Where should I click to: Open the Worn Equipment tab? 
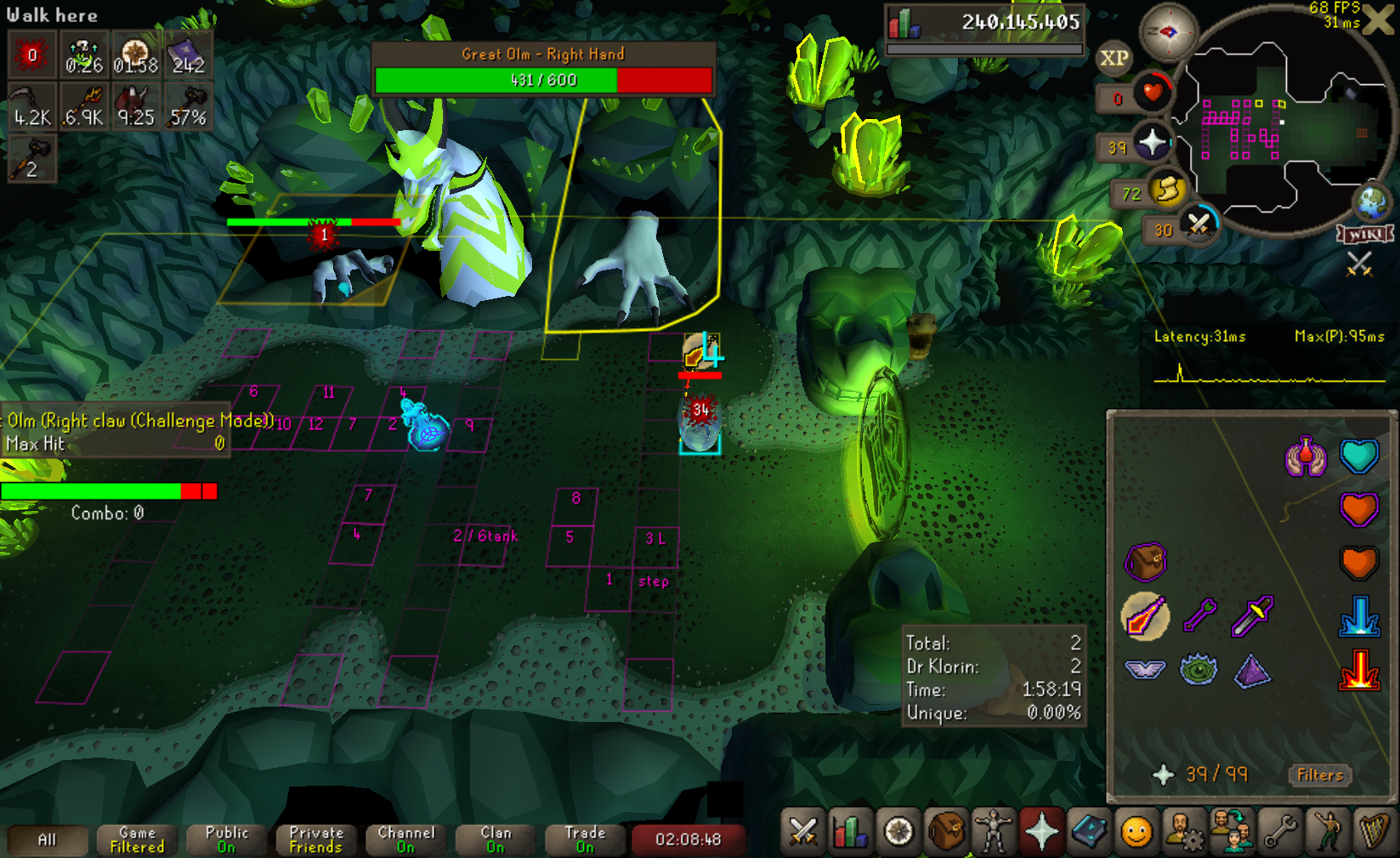994,831
